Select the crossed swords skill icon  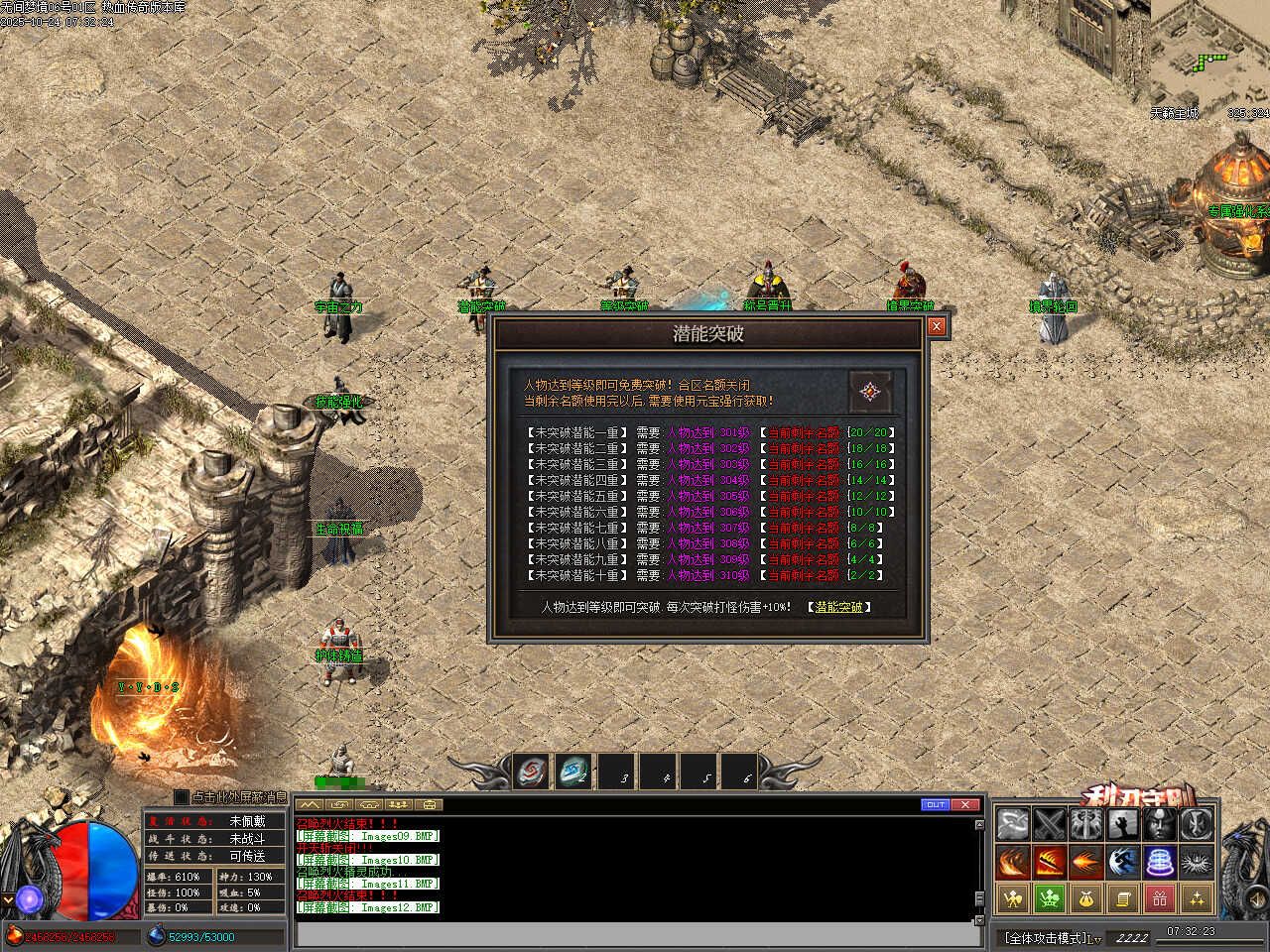1050,824
